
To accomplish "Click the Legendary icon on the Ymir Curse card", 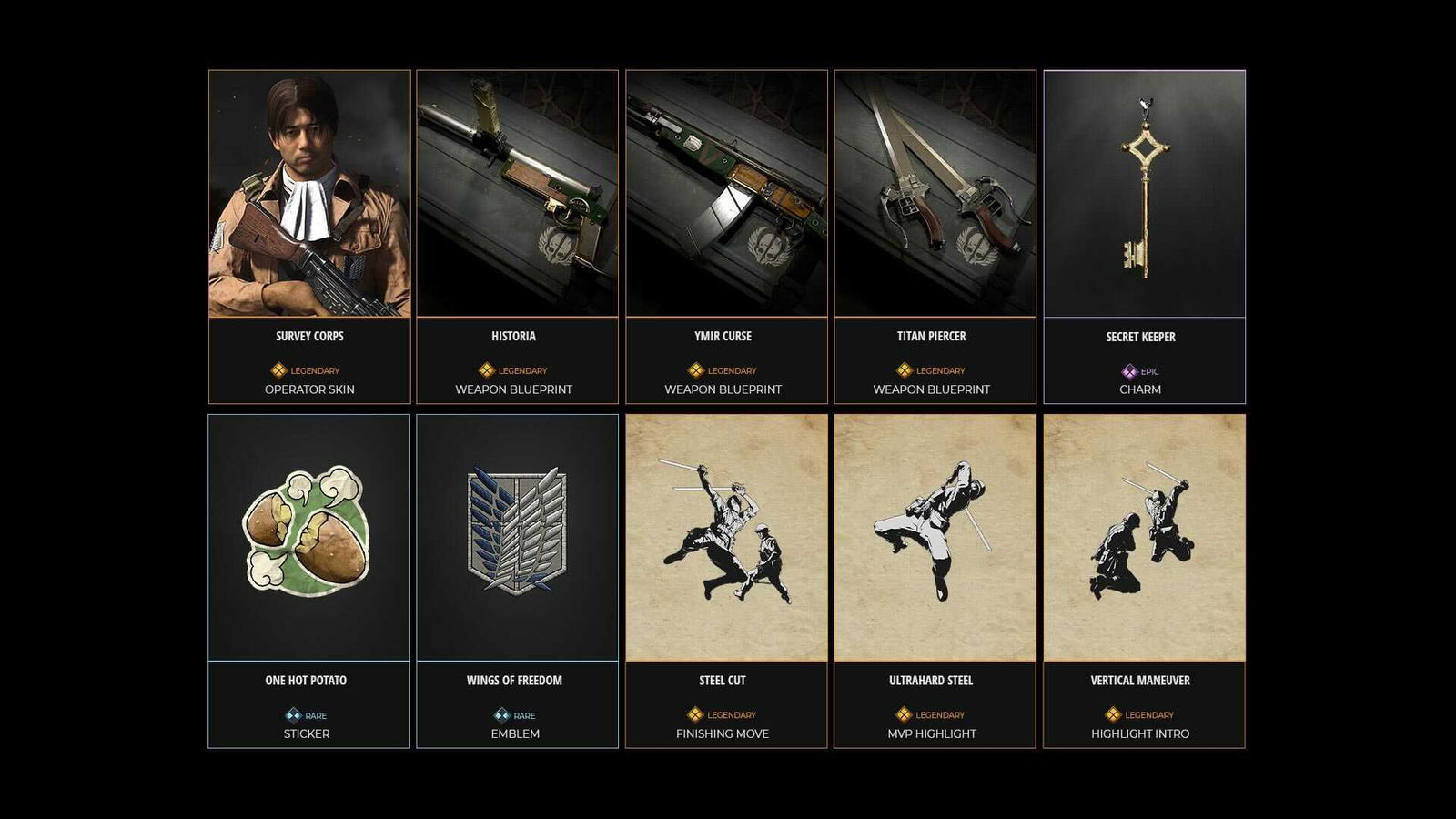I will 695,370.
